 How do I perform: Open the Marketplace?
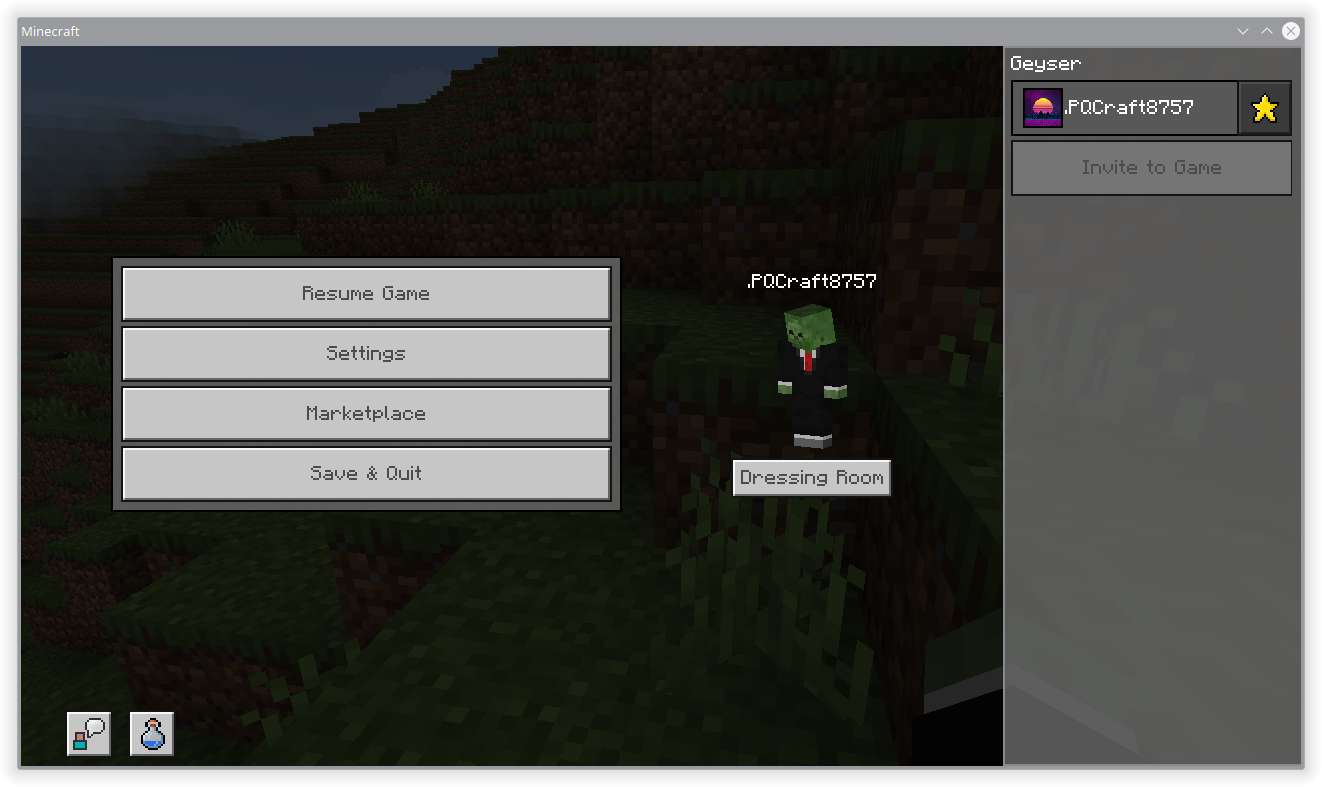pos(366,413)
